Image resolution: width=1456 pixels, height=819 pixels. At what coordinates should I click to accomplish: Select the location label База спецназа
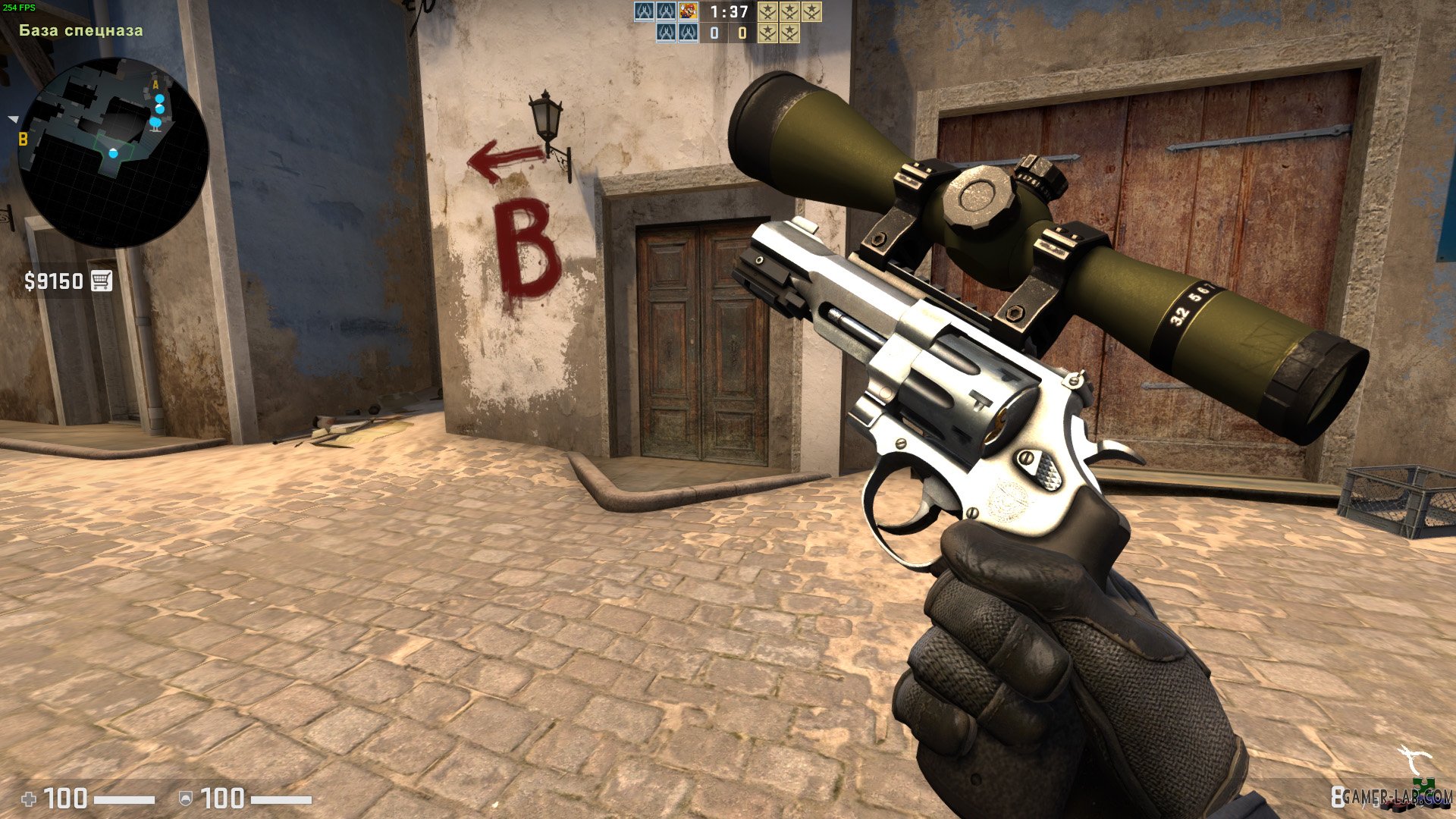click(x=80, y=30)
